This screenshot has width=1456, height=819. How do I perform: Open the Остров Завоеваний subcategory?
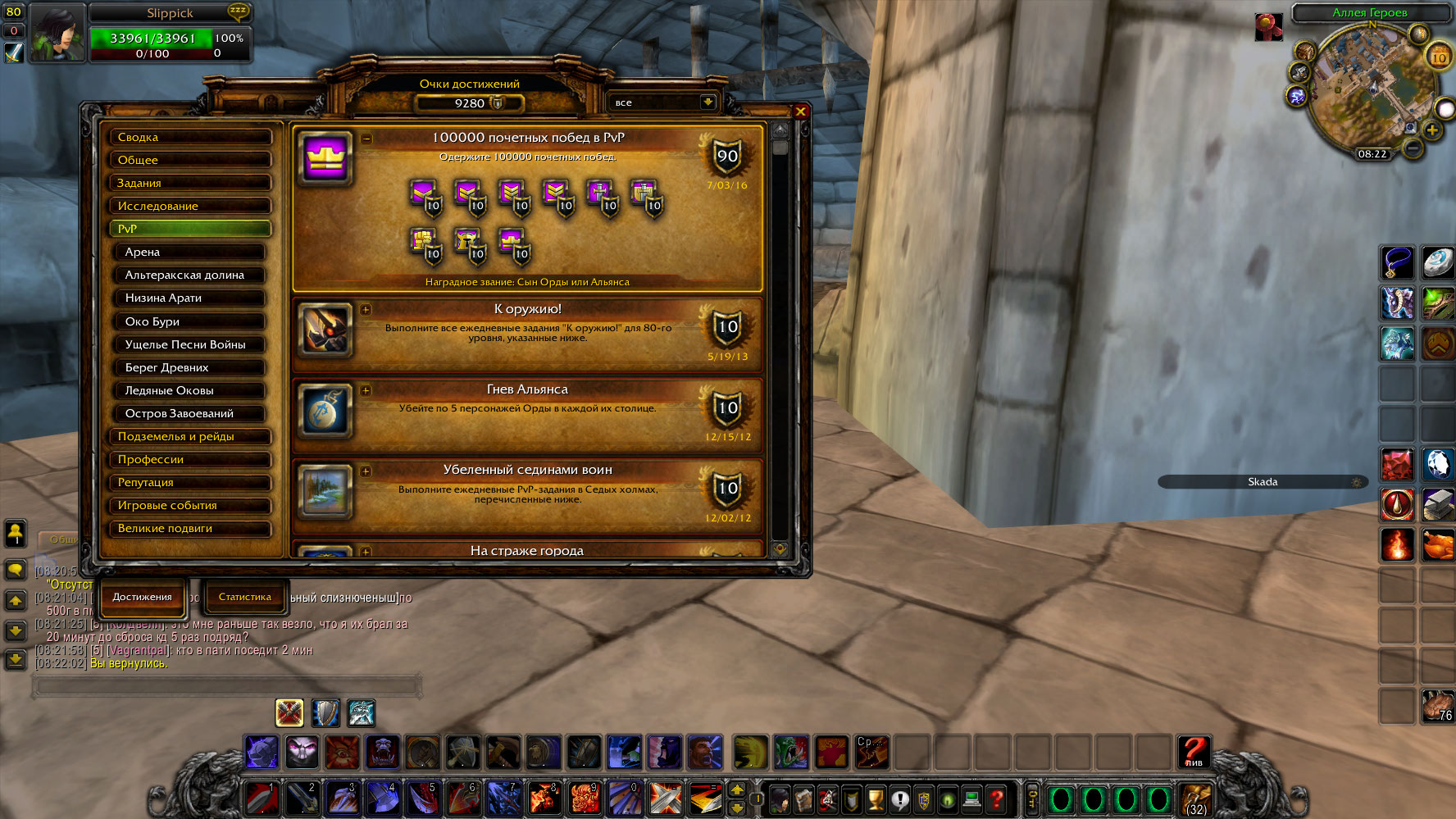[x=190, y=413]
